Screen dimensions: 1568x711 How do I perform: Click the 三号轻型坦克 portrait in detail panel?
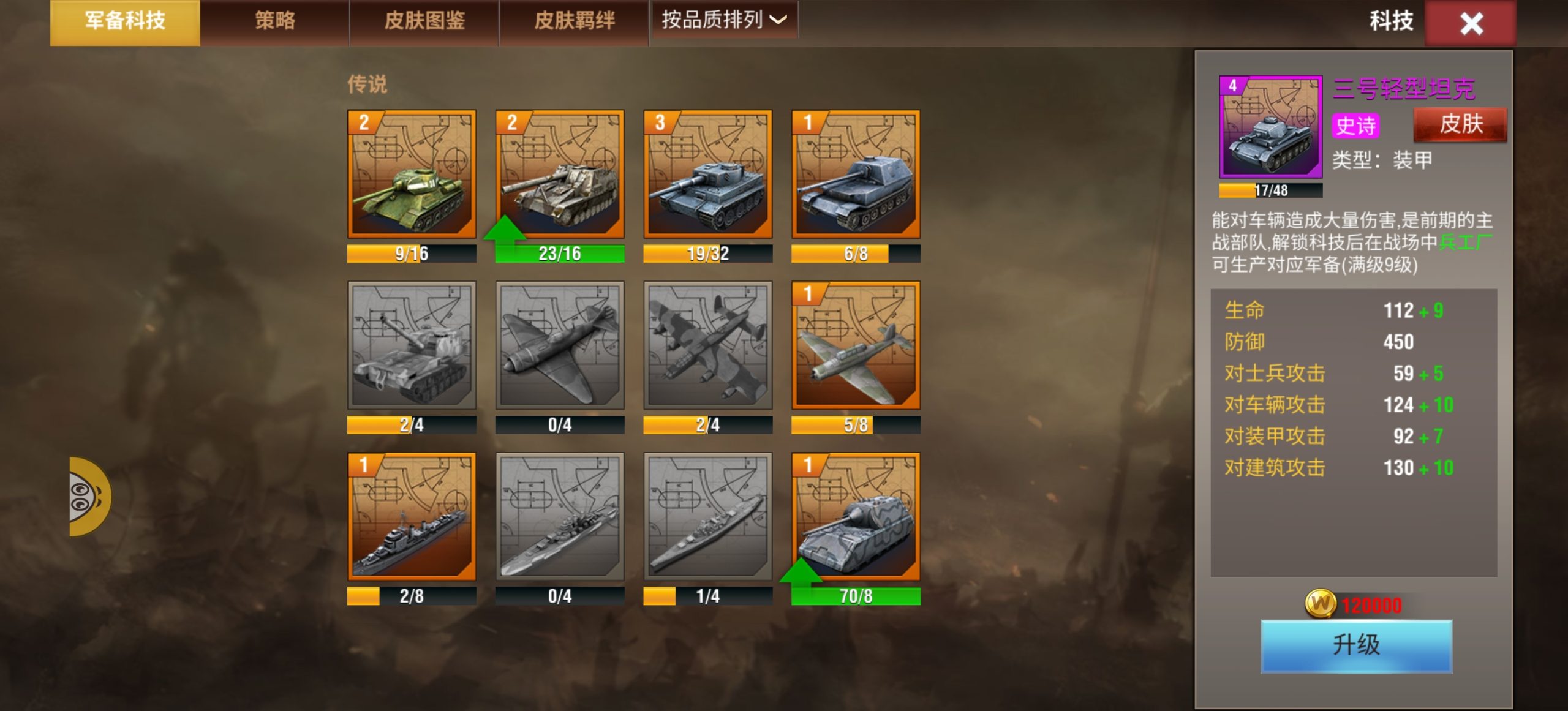tap(1270, 127)
